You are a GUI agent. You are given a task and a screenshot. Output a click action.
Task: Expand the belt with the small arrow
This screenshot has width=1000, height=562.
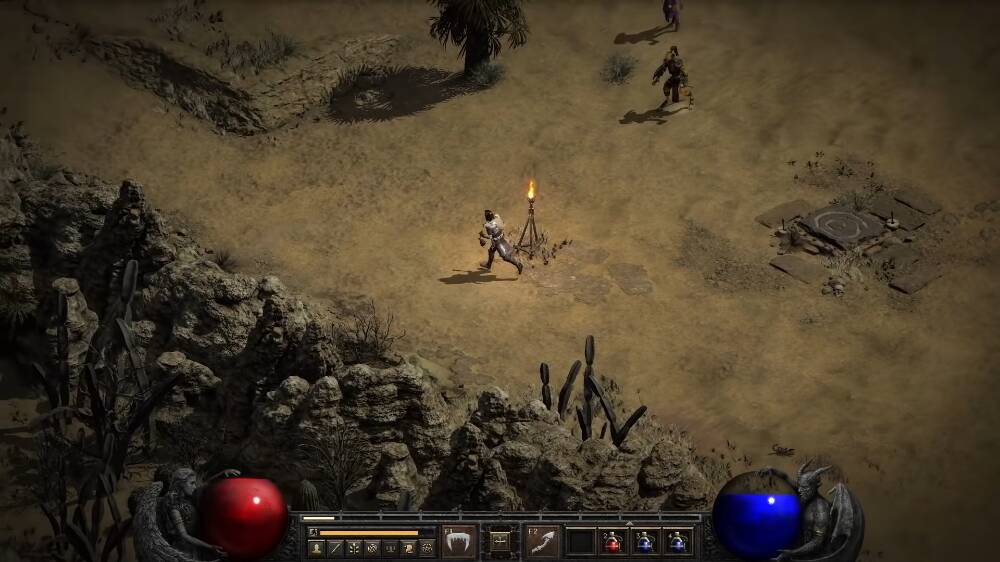629,524
